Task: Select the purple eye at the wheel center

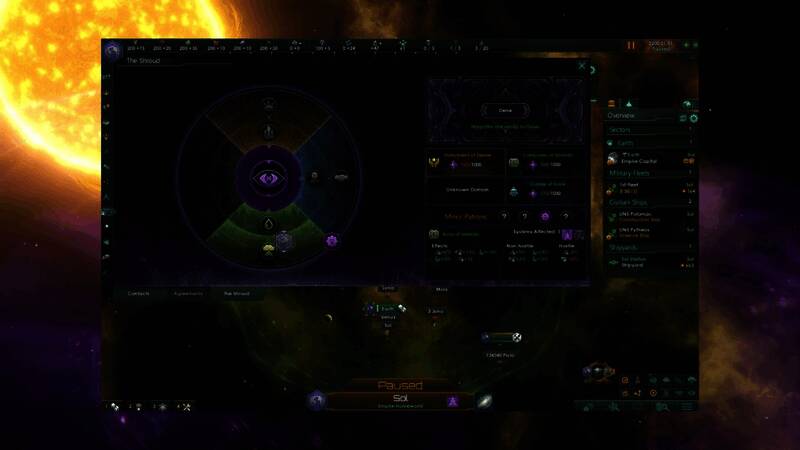Action: pyautogui.click(x=270, y=178)
